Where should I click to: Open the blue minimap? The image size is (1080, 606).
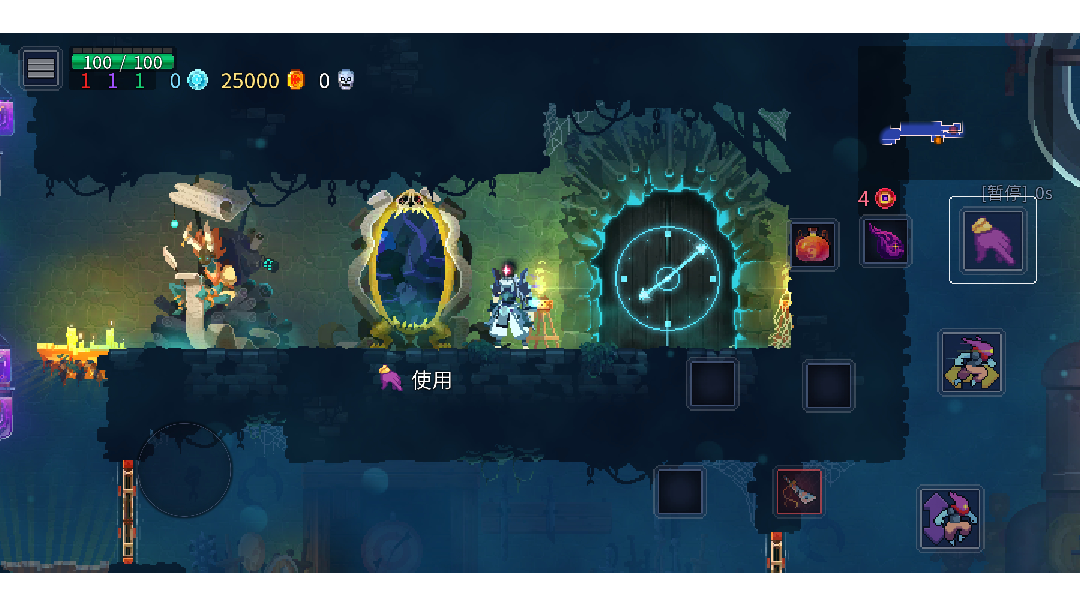(922, 131)
